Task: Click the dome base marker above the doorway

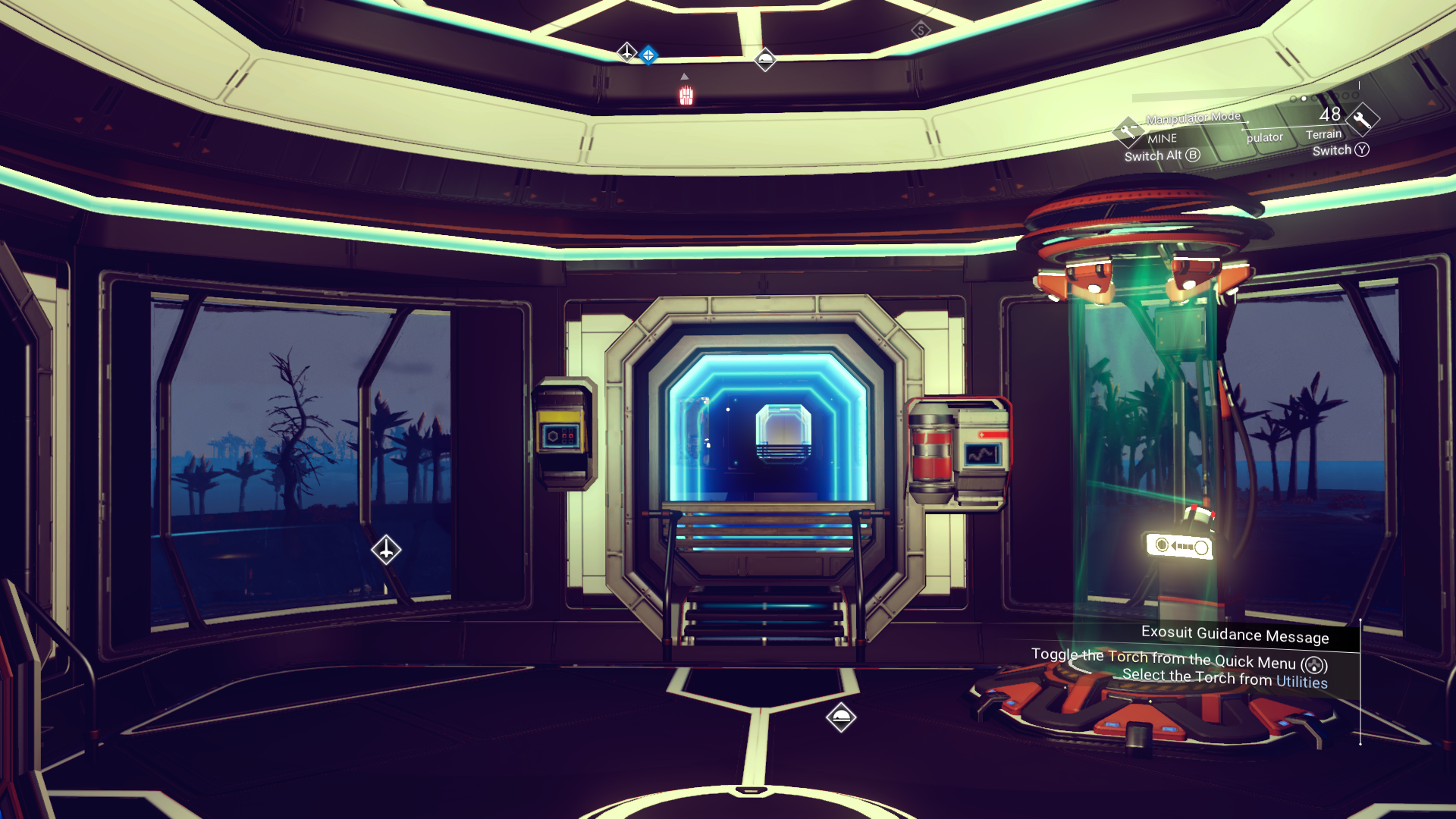Action: [765, 60]
